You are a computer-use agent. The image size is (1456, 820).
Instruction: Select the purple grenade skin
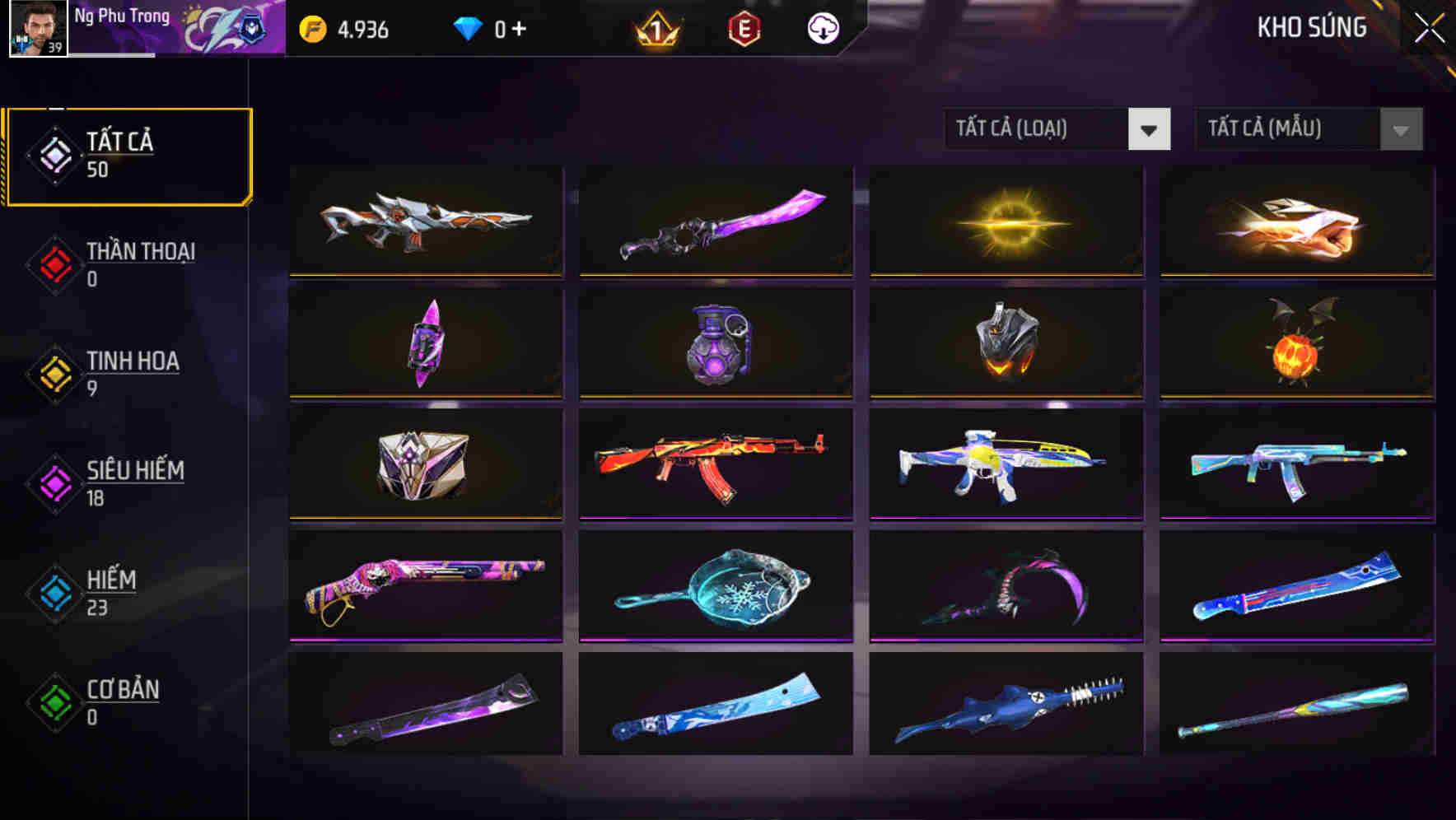(x=716, y=344)
